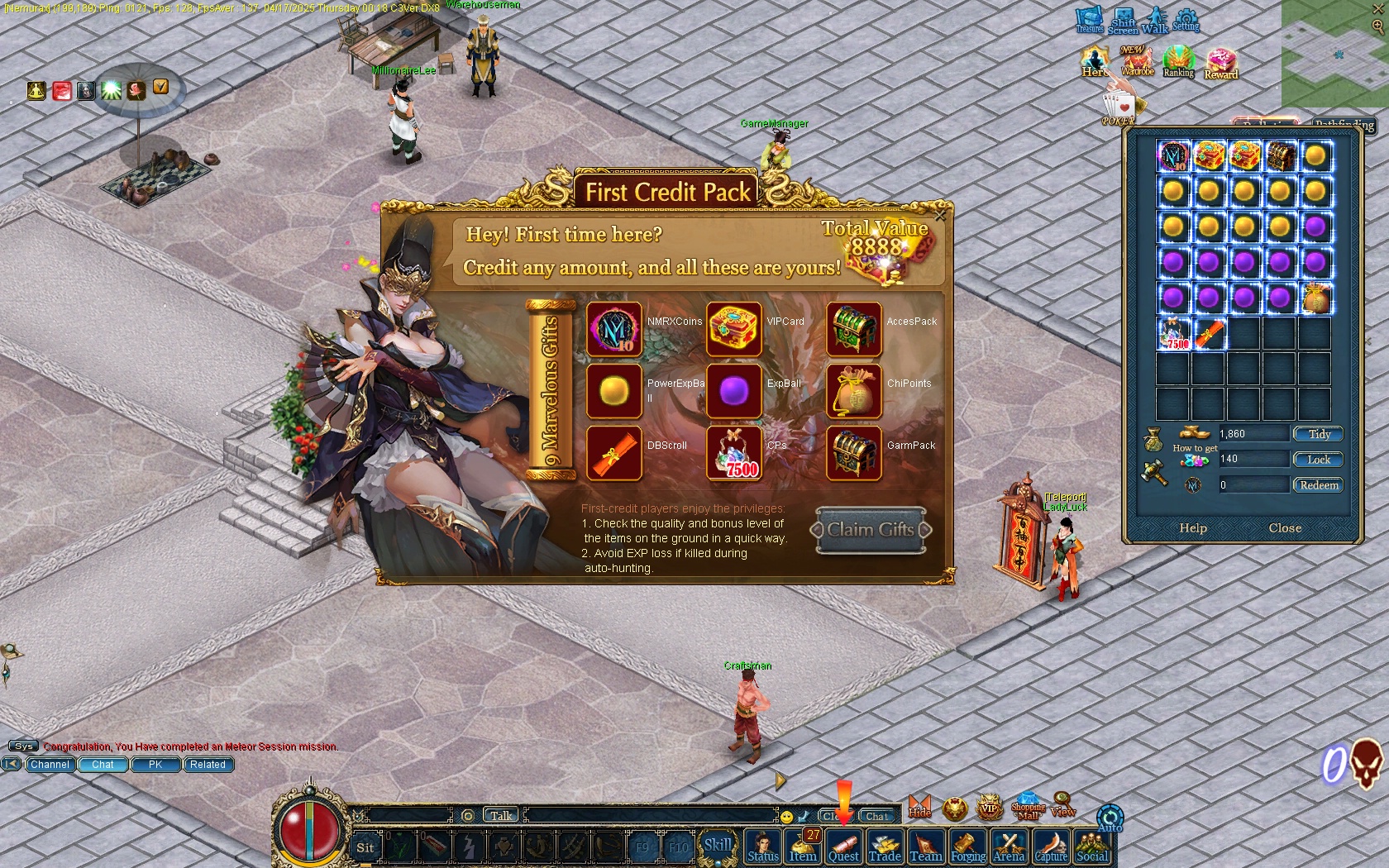
Task: Open the Reward icon
Action: 1220,64
